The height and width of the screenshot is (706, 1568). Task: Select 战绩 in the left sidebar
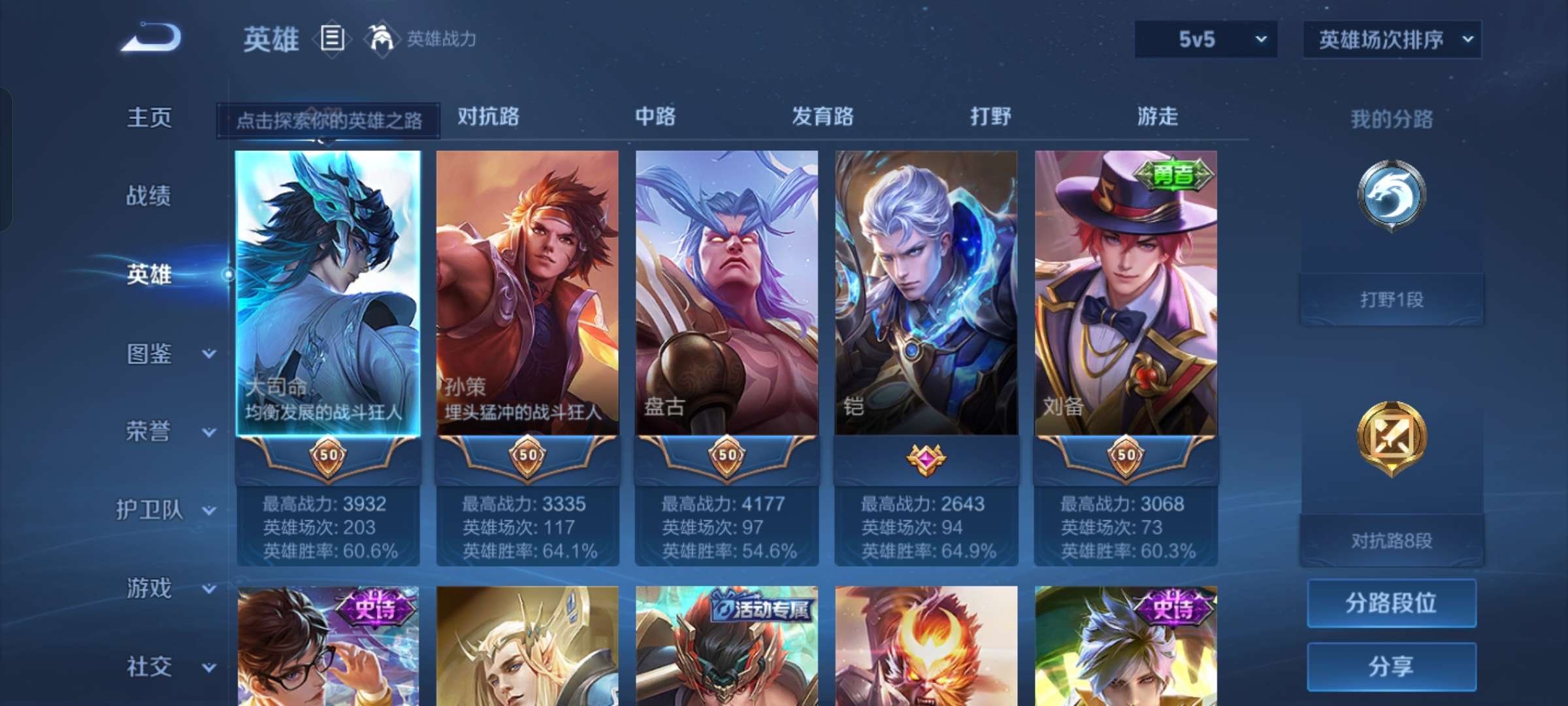click(x=149, y=196)
